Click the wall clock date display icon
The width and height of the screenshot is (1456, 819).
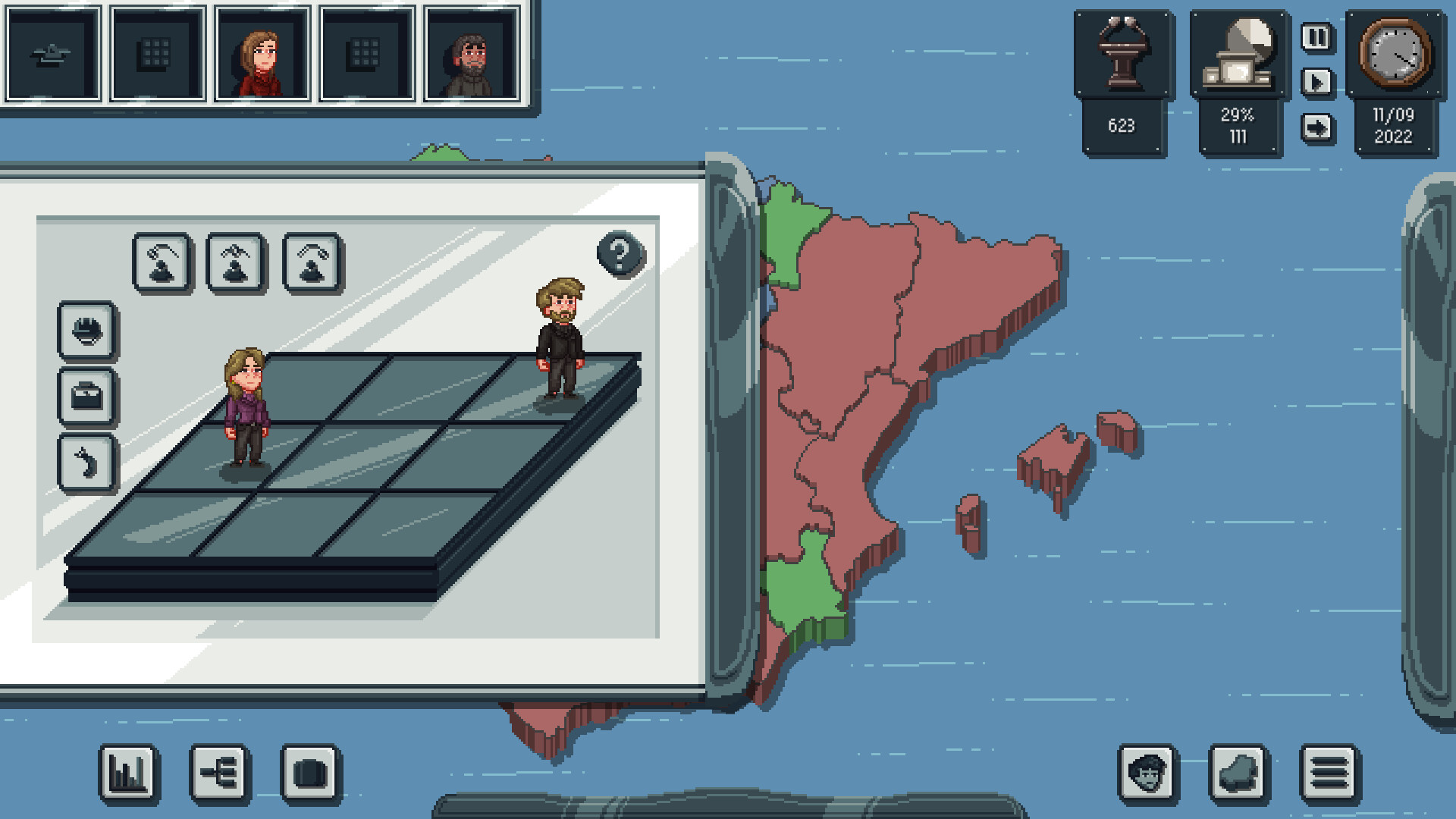click(x=1395, y=52)
